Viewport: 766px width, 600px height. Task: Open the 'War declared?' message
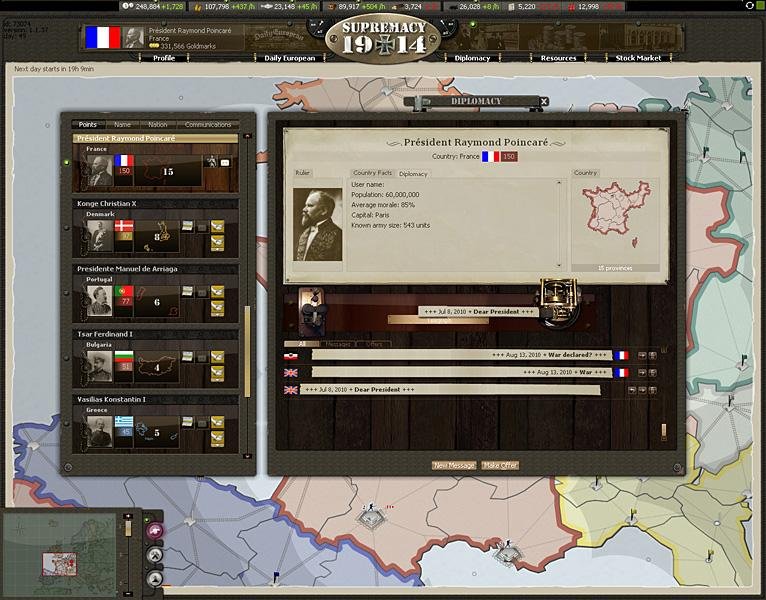click(x=460, y=355)
